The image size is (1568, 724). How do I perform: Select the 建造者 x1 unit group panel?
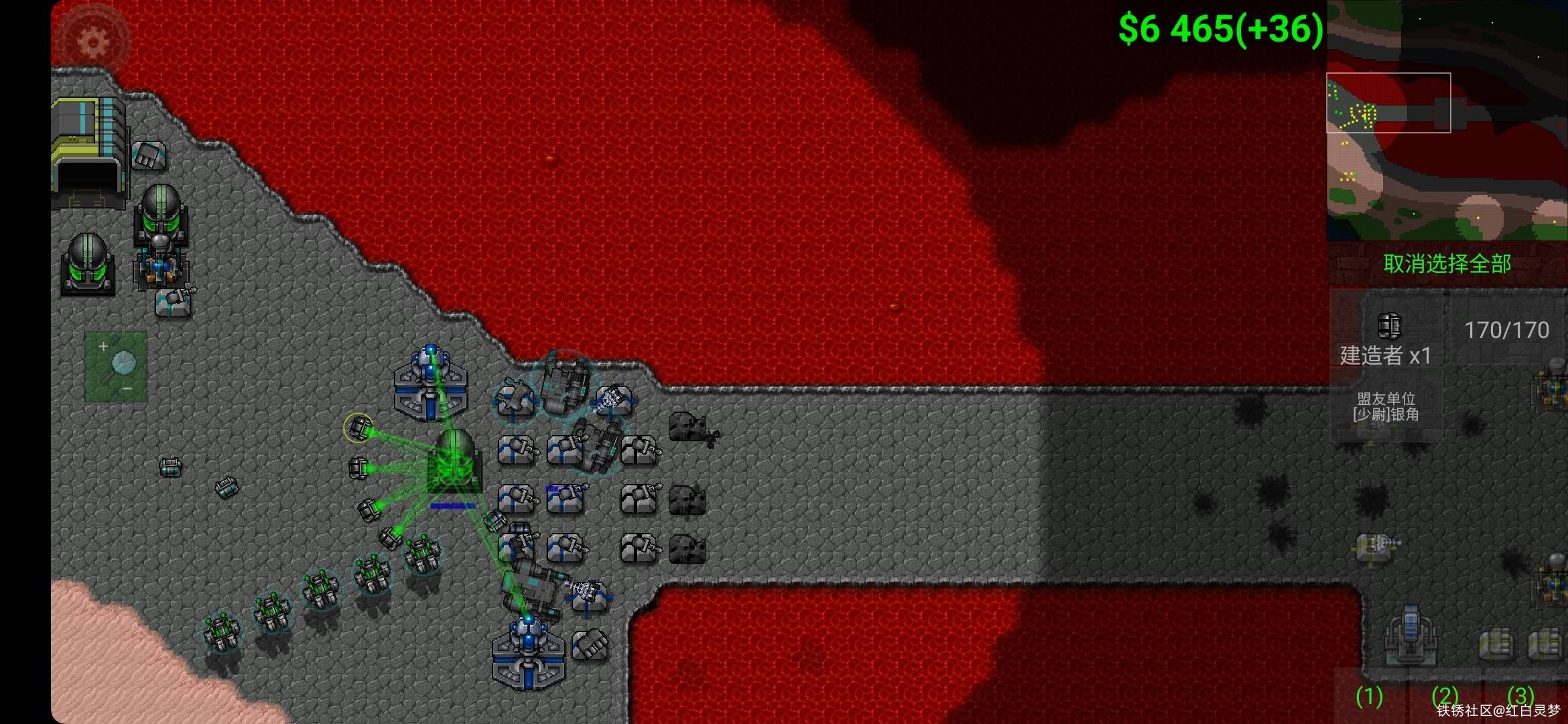point(1386,339)
